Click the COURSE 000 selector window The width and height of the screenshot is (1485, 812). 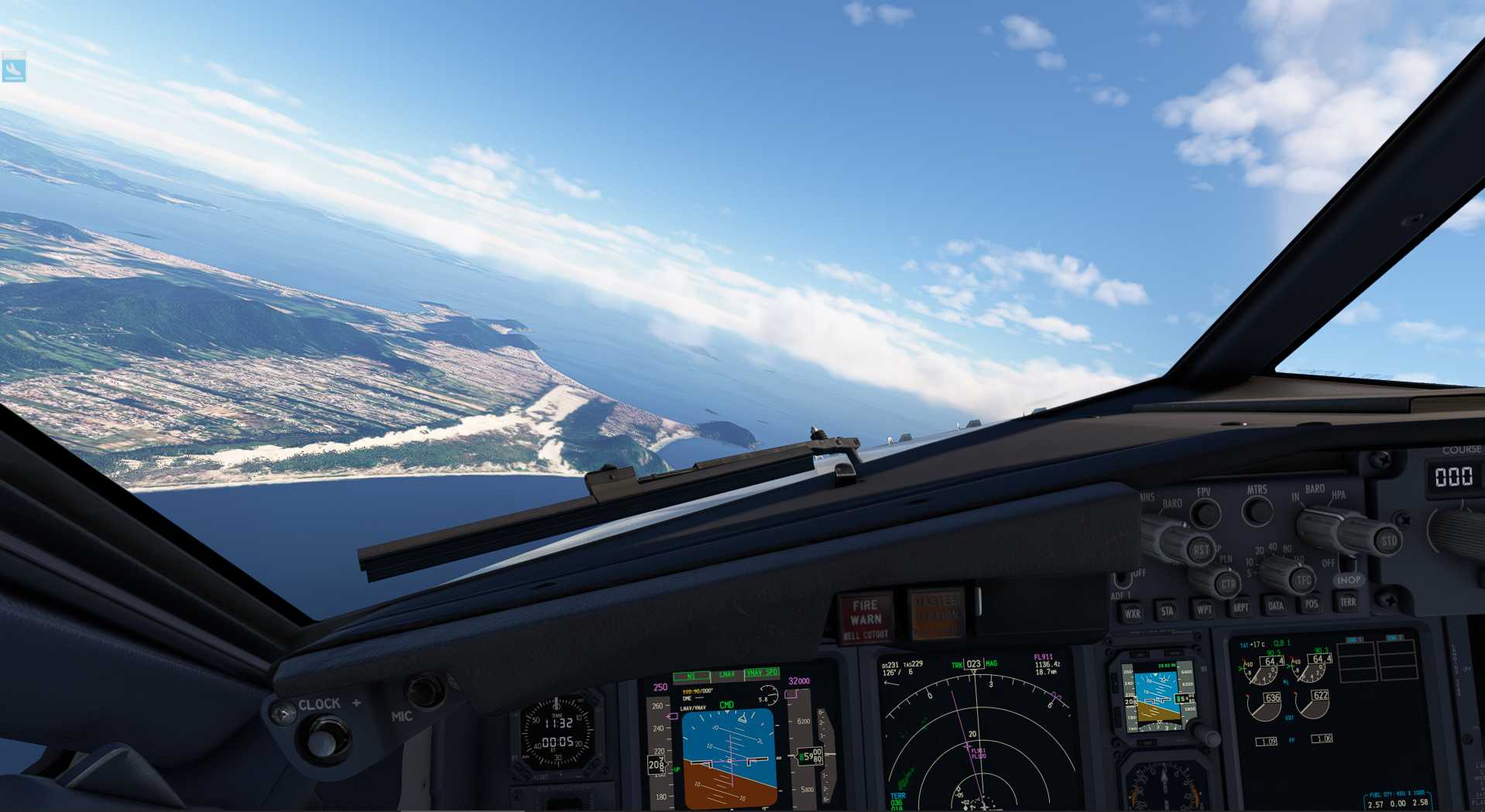pyautogui.click(x=1453, y=476)
